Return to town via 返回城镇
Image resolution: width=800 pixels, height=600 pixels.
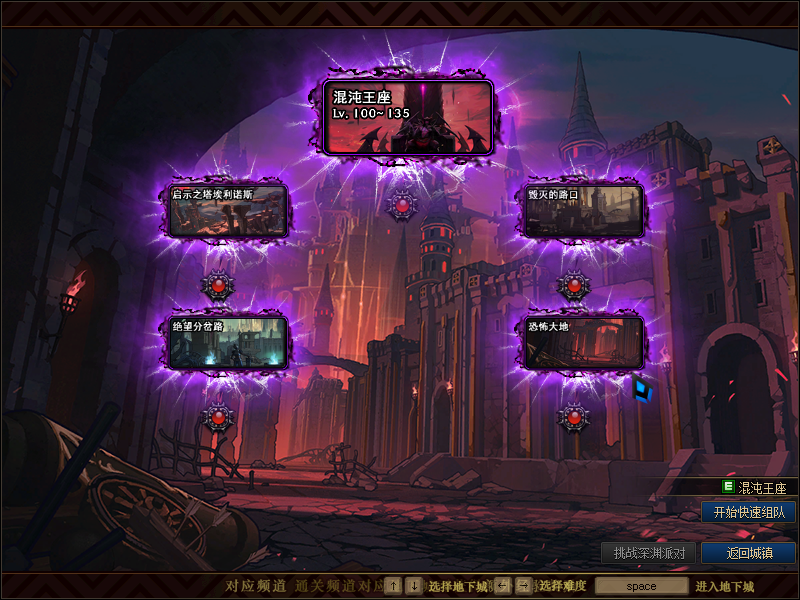748,553
